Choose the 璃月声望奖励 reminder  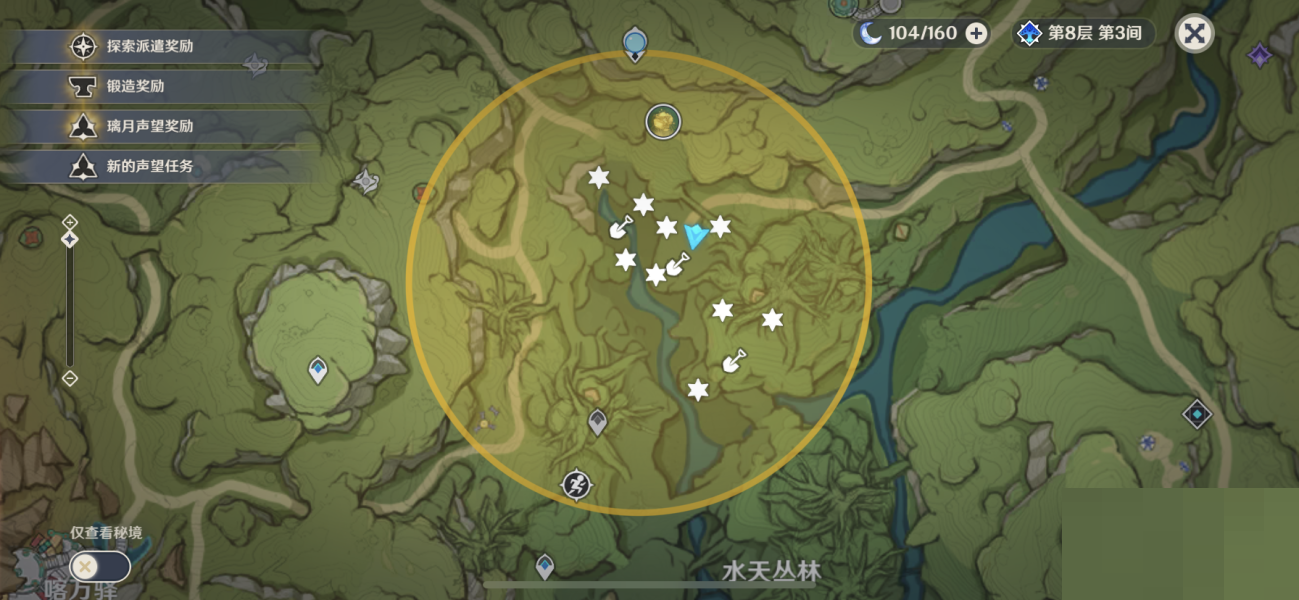[150, 126]
